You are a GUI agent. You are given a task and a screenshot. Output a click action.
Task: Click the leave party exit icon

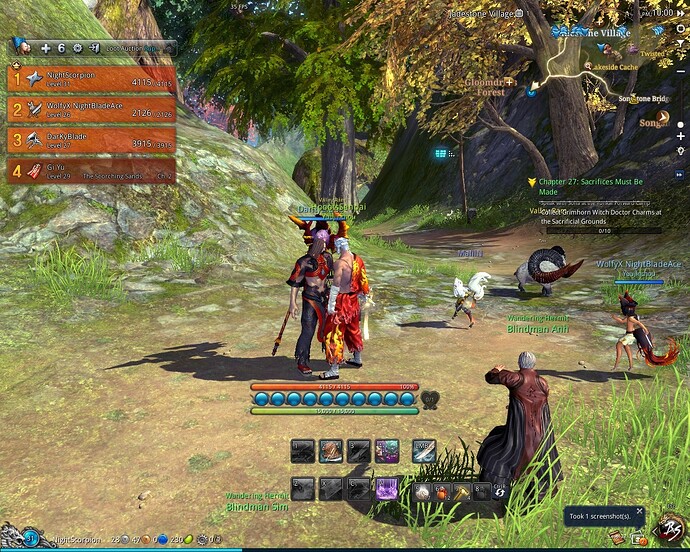click(92, 47)
